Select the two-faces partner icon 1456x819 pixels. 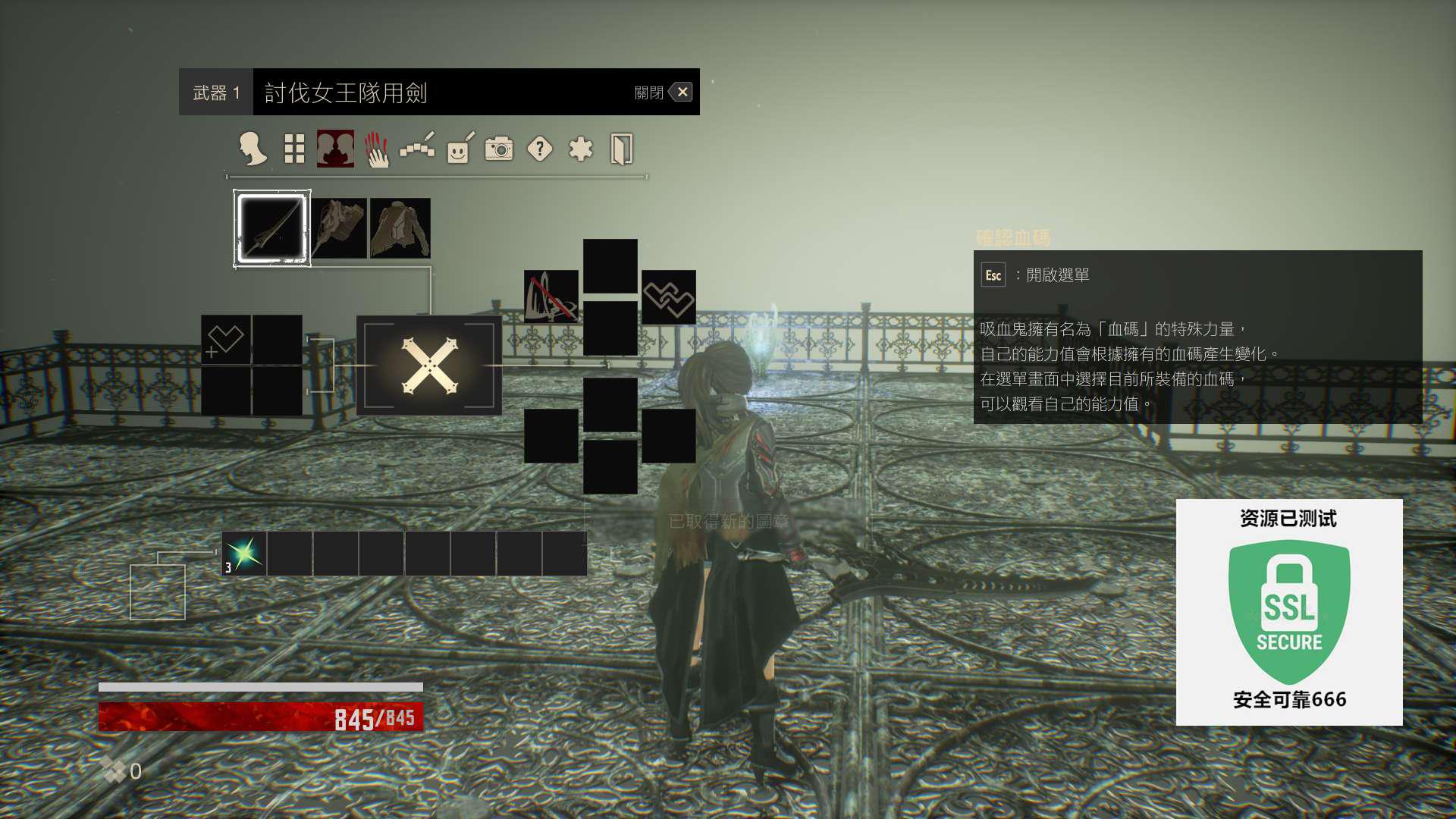click(335, 149)
